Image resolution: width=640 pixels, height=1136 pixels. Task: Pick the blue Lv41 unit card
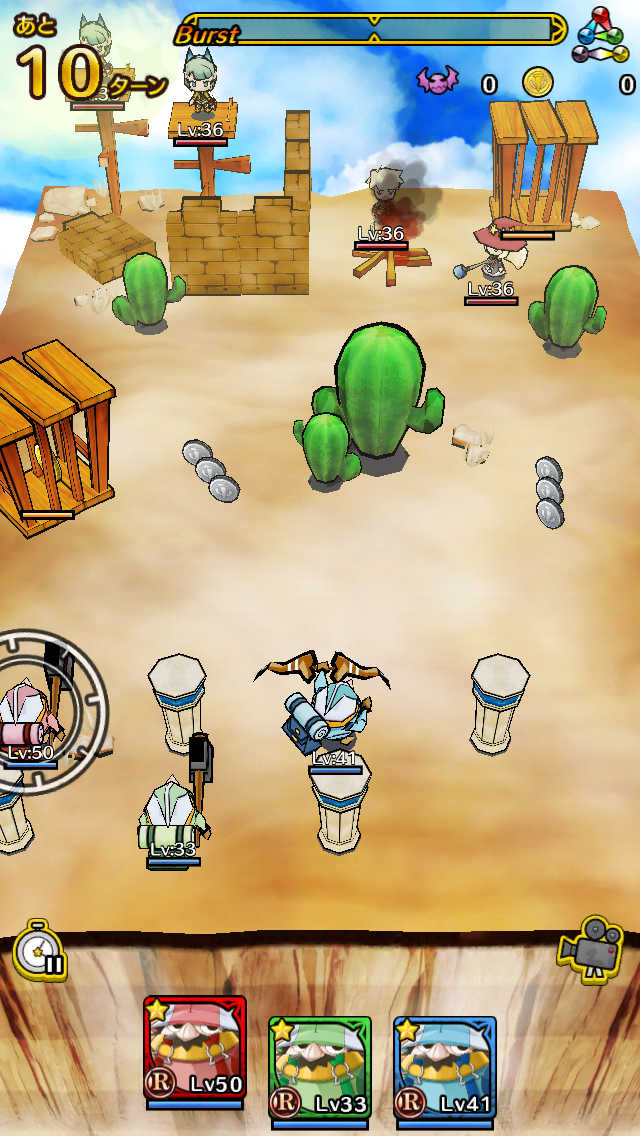pyautogui.click(x=444, y=1068)
